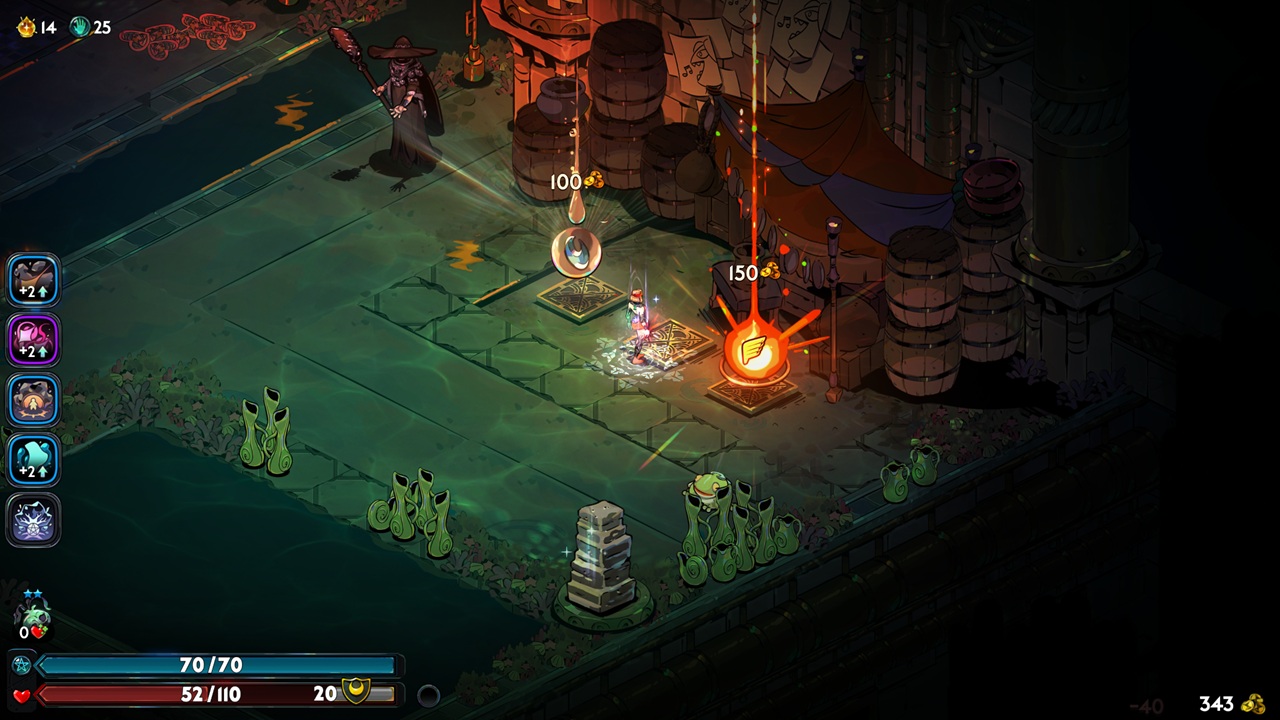Open the silver pentagram boon icon
The height and width of the screenshot is (720, 1280).
pyautogui.click(x=34, y=520)
